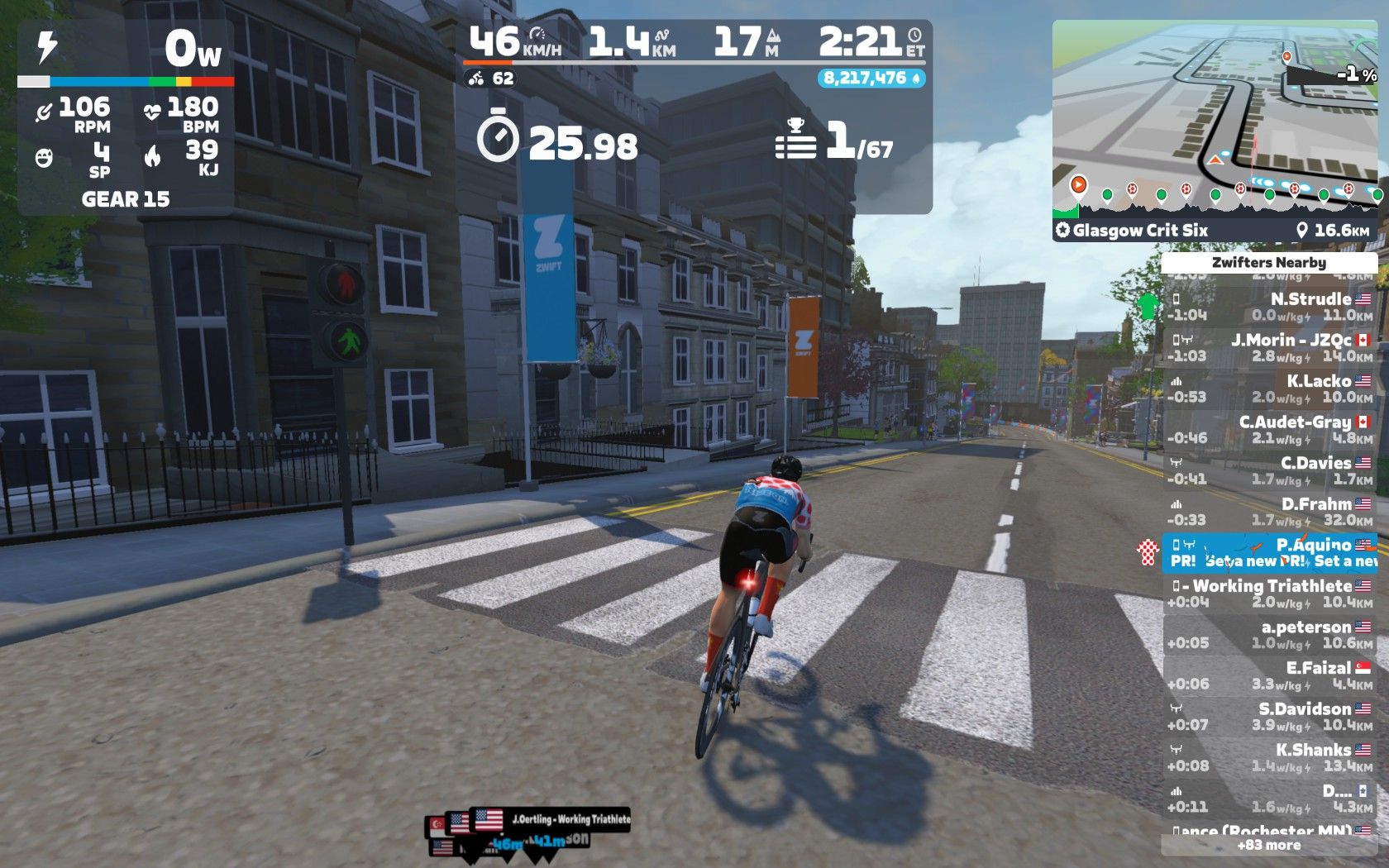The width and height of the screenshot is (1389, 868).
Task: Select E.Faizal in Zwifters Nearby
Action: [x=1269, y=675]
